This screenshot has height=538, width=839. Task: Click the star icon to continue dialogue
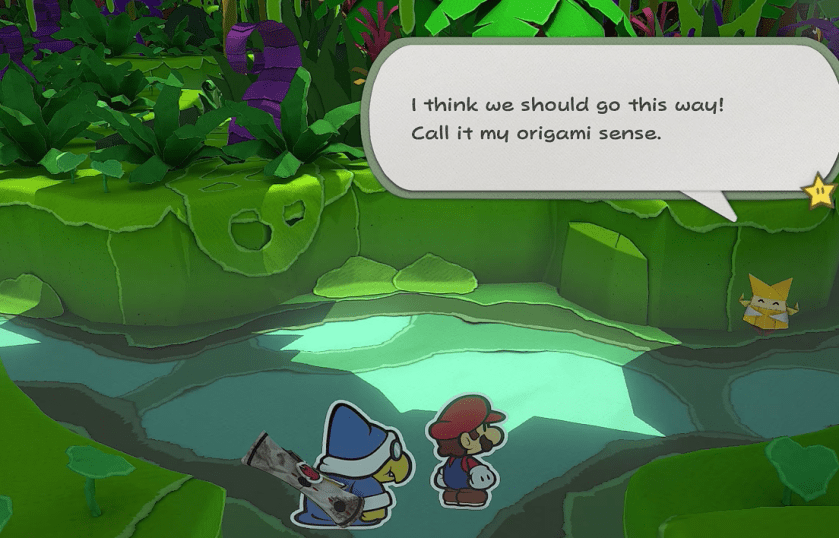(820, 189)
